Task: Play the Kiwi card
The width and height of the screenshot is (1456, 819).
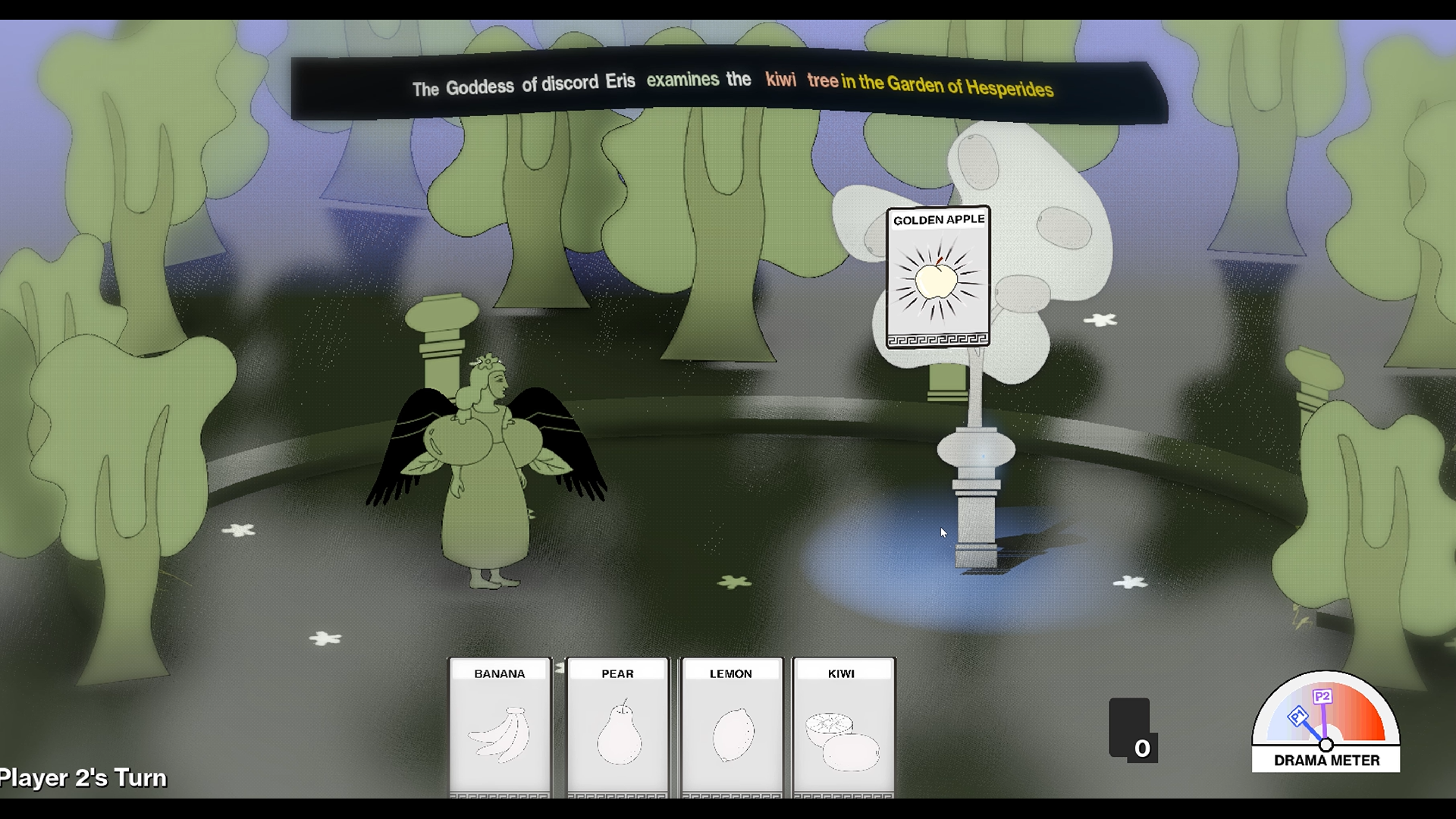Action: pyautogui.click(x=843, y=728)
